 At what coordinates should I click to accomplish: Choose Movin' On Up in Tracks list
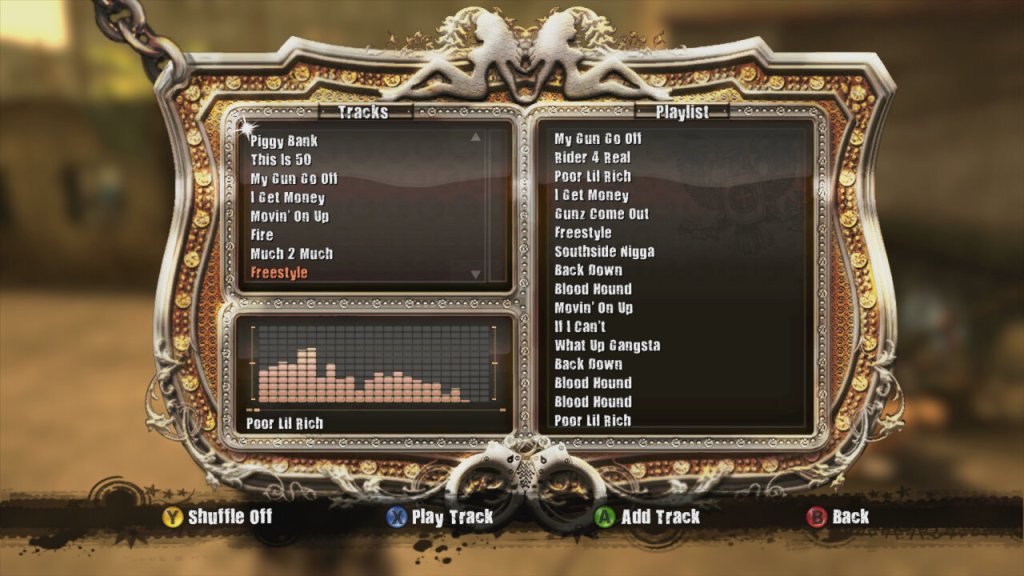290,216
